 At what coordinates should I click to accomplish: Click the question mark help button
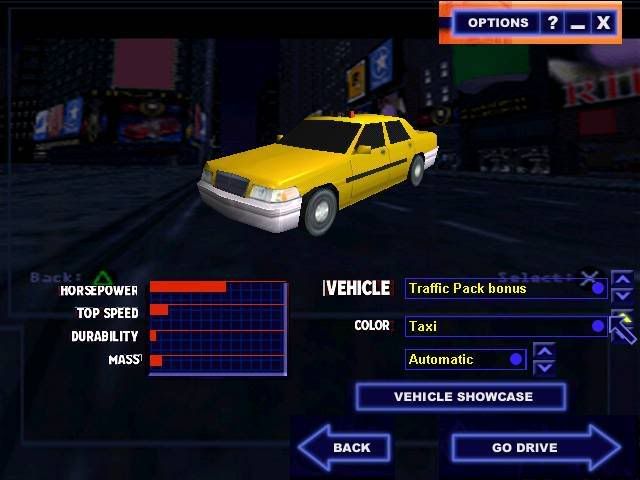point(552,23)
